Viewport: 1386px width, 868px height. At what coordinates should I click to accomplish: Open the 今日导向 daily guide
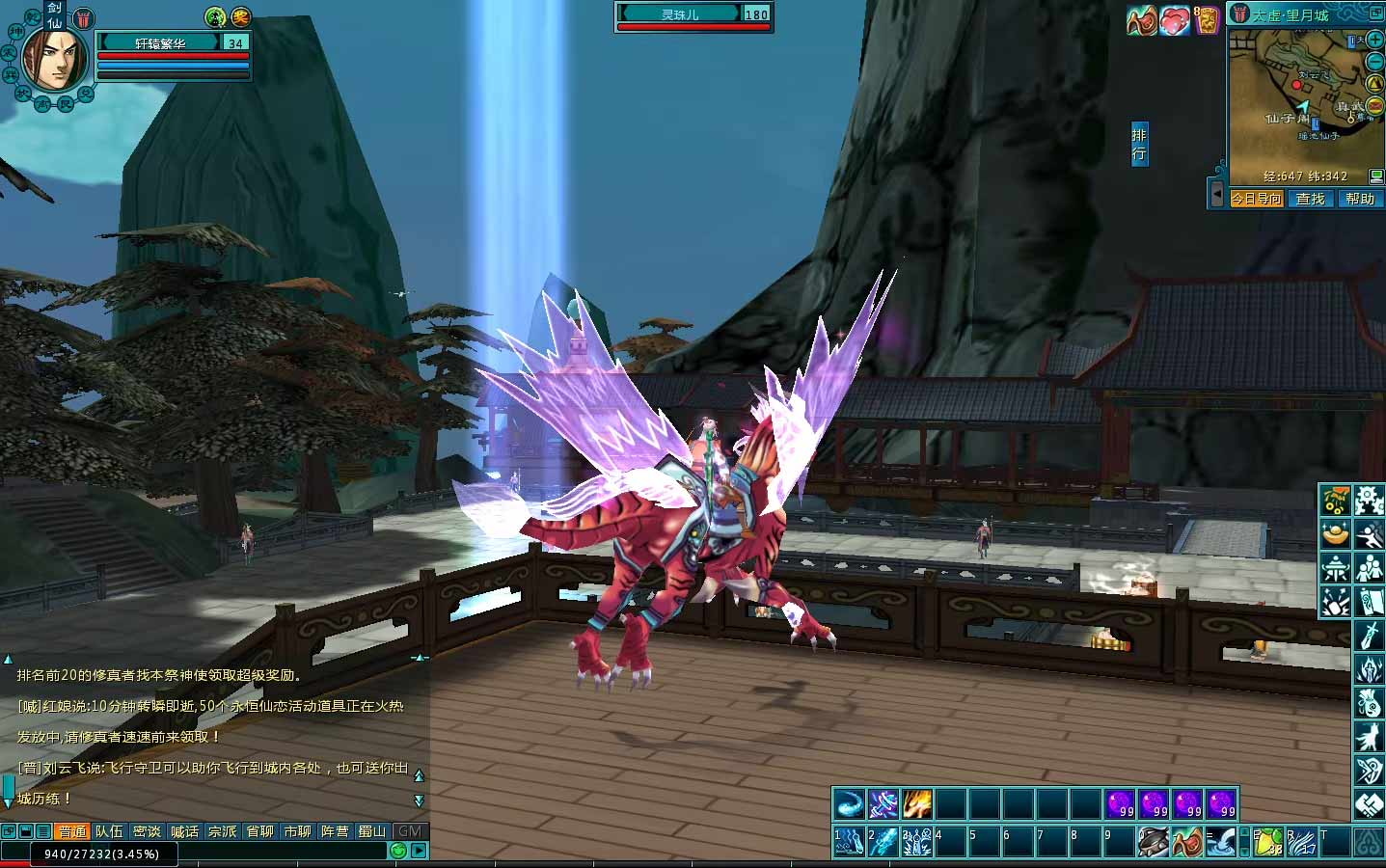point(1256,199)
